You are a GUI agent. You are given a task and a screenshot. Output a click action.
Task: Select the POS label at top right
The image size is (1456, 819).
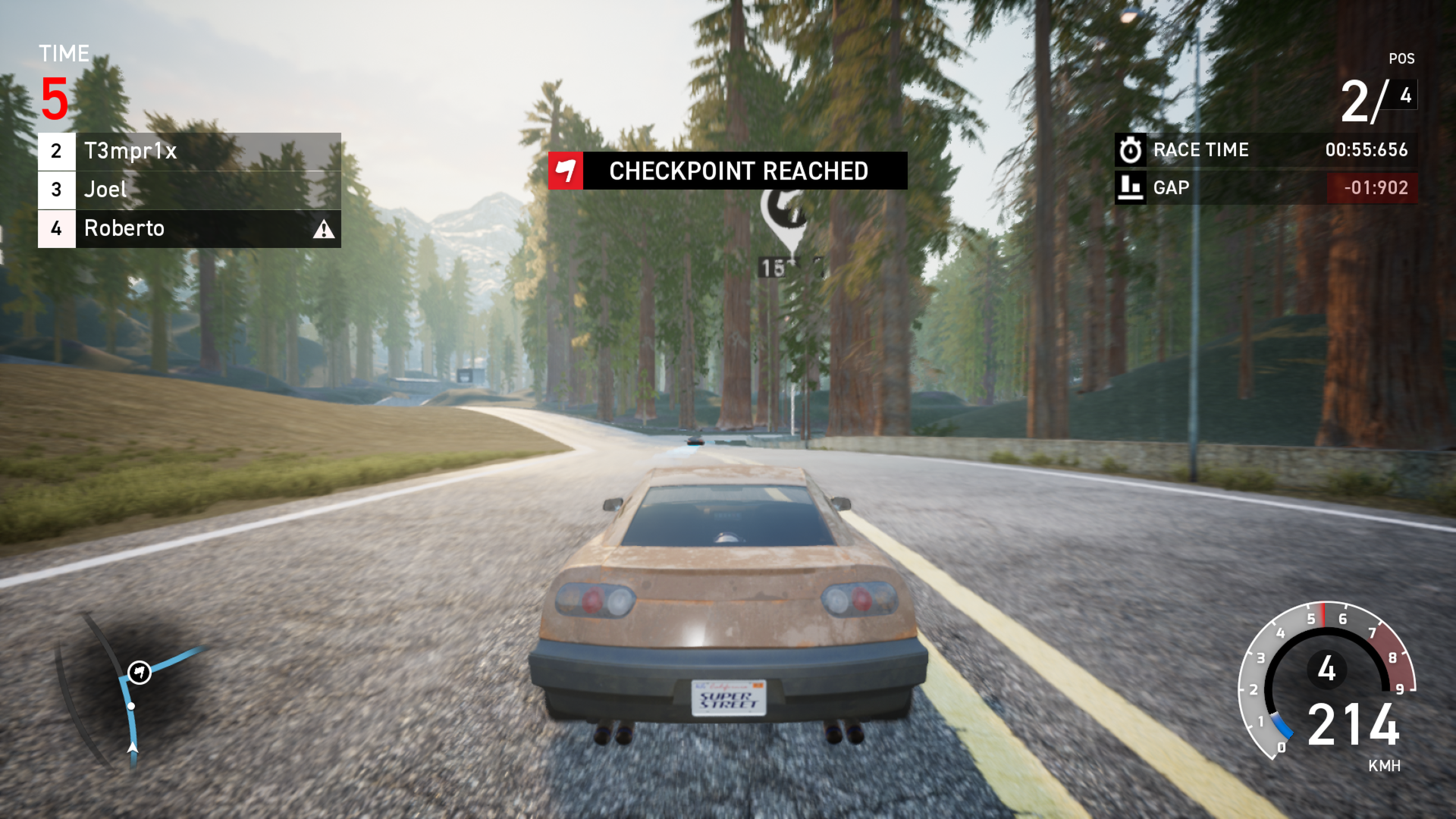point(1404,58)
